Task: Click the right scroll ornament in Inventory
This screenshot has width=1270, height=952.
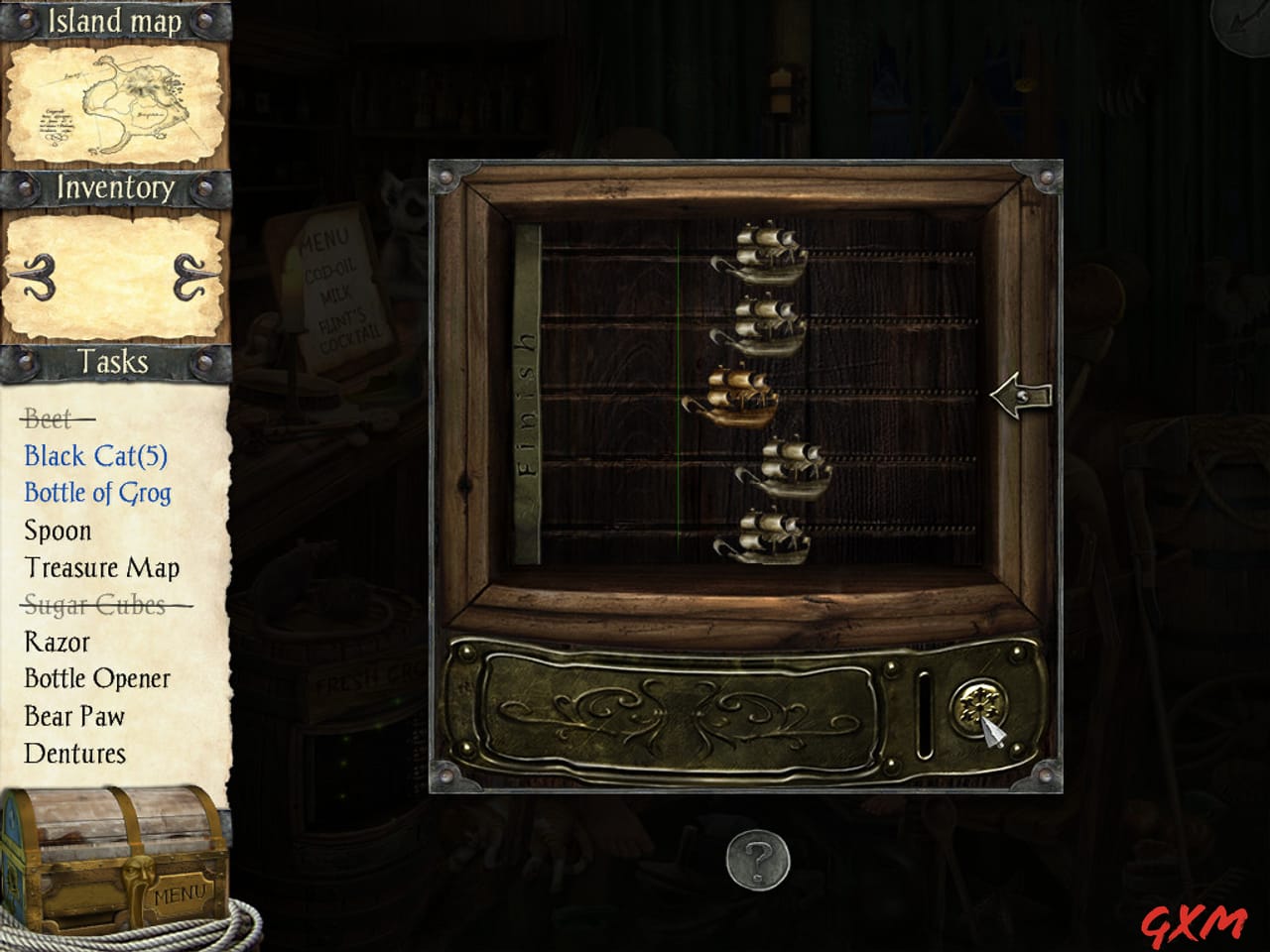Action: point(190,275)
